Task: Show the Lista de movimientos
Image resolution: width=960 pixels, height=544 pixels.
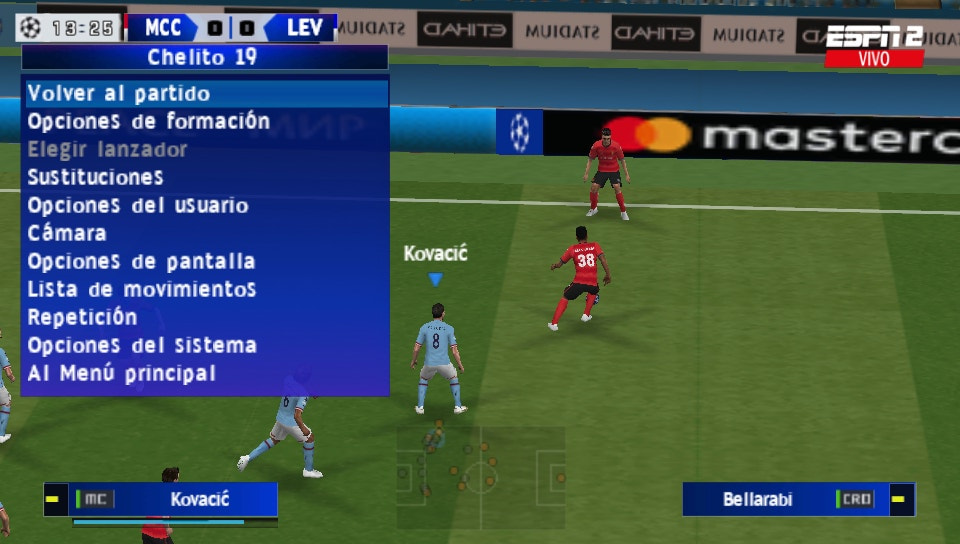Action: [x=141, y=290]
